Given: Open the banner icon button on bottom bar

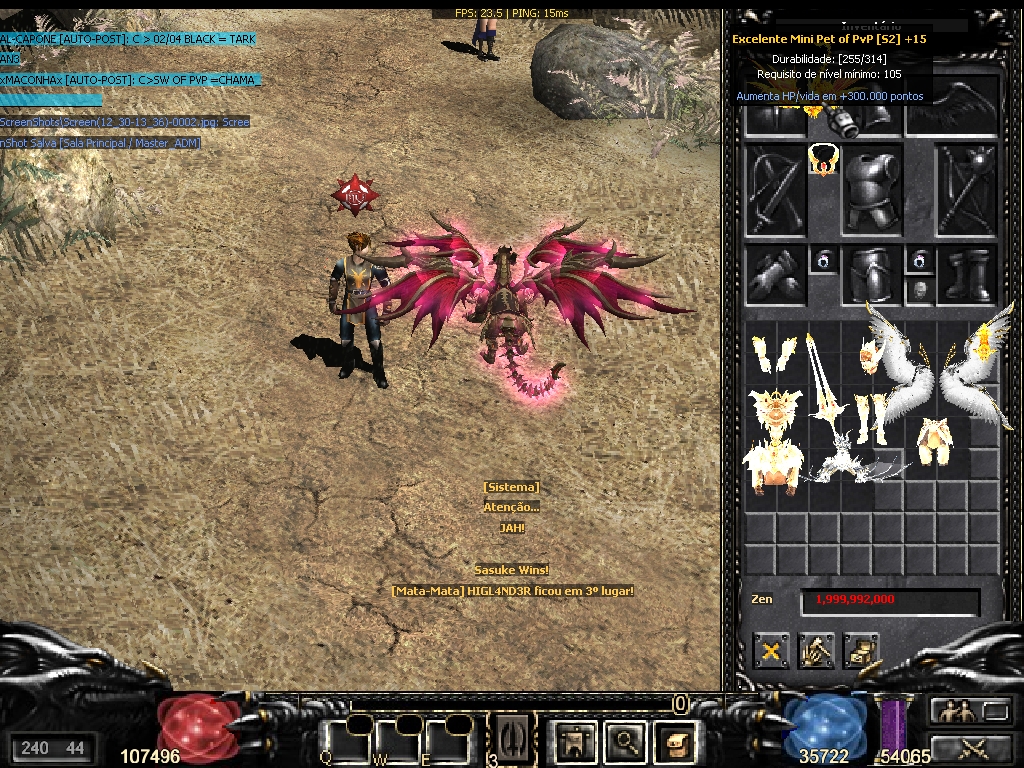Looking at the screenshot, I should pyautogui.click(x=576, y=741).
